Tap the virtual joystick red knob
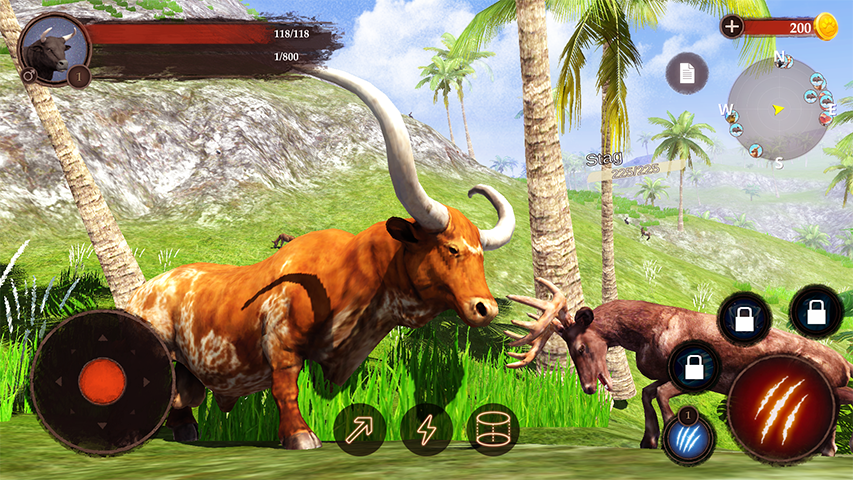Viewport: 853px width, 480px height. (102, 381)
